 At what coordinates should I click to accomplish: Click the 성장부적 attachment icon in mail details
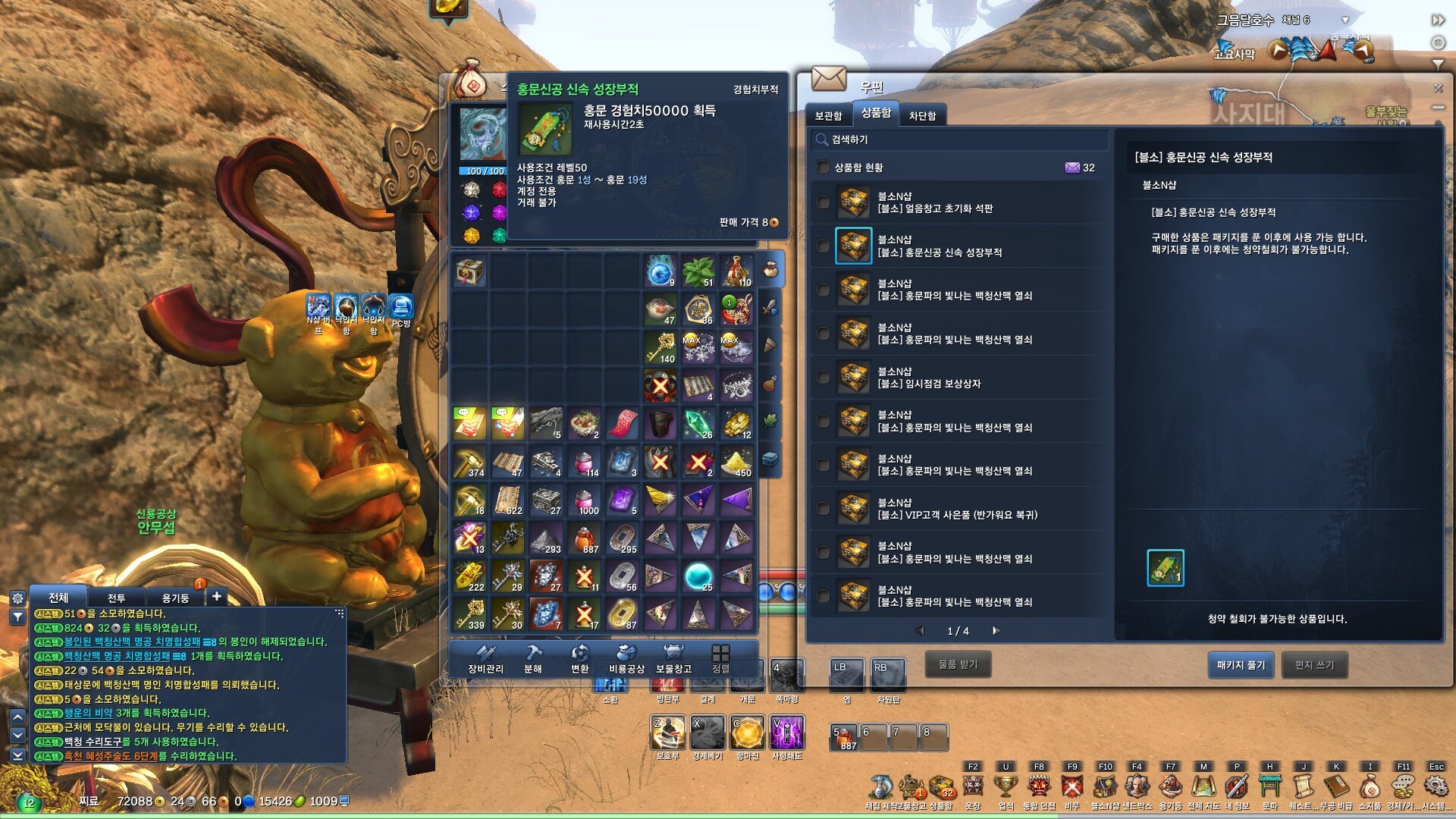1165,568
